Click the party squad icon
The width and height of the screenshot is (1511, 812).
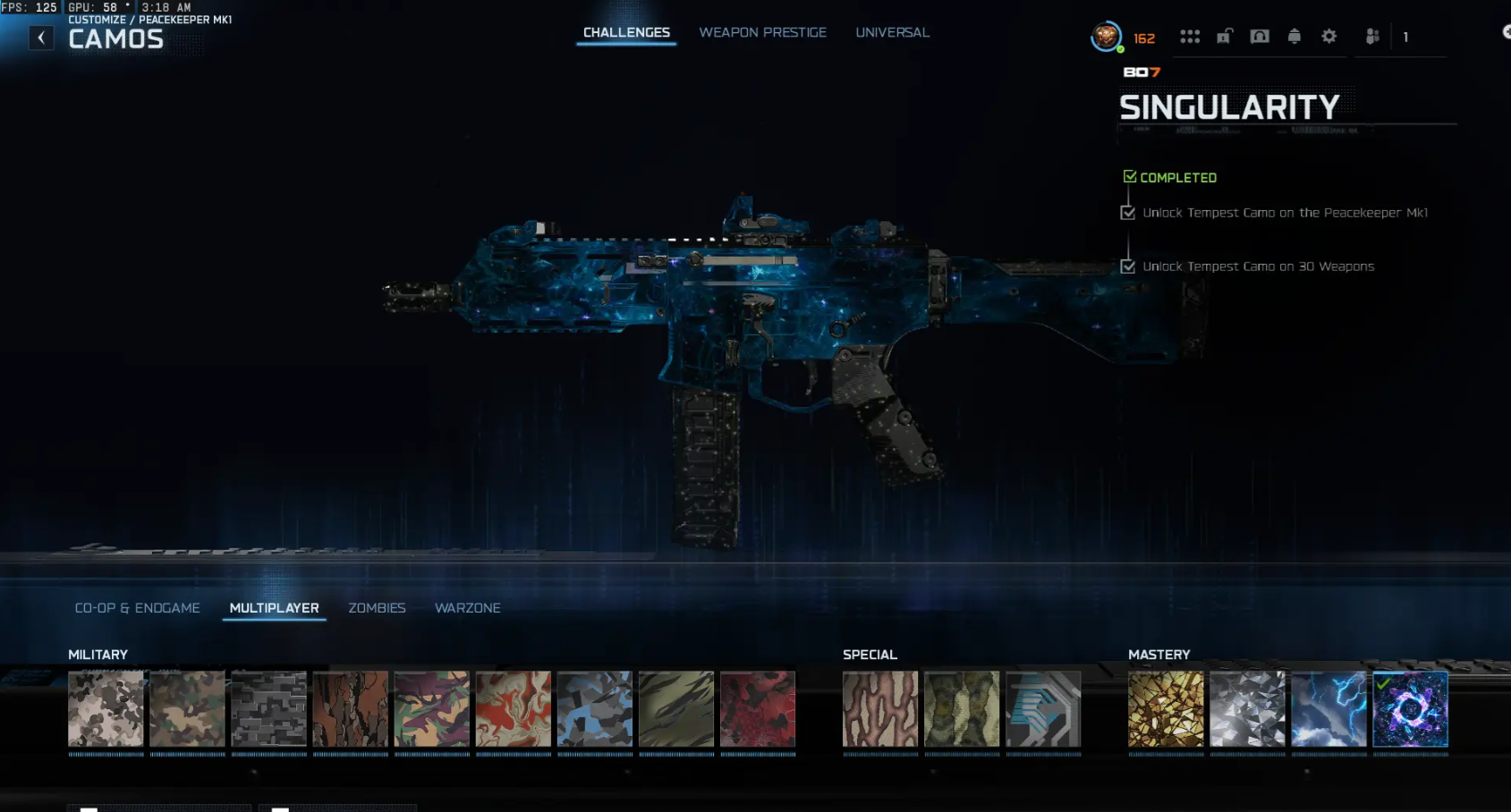pos(1371,36)
